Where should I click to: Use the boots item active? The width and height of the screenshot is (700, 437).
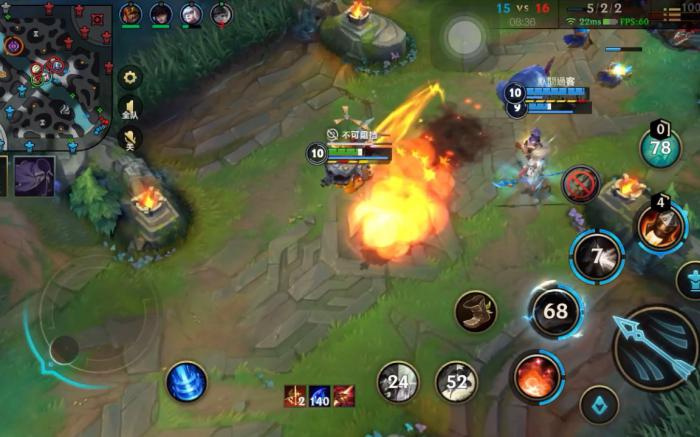[x=475, y=311]
